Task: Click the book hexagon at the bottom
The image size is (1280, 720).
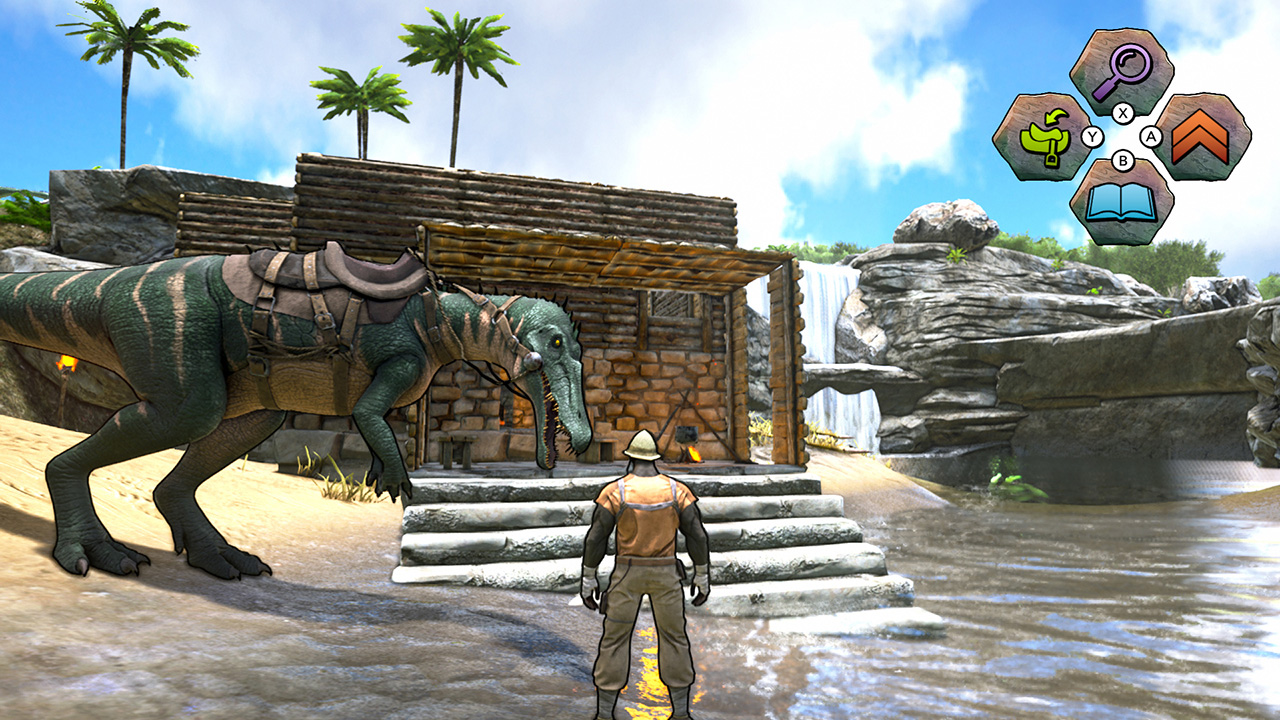Action: click(1122, 205)
